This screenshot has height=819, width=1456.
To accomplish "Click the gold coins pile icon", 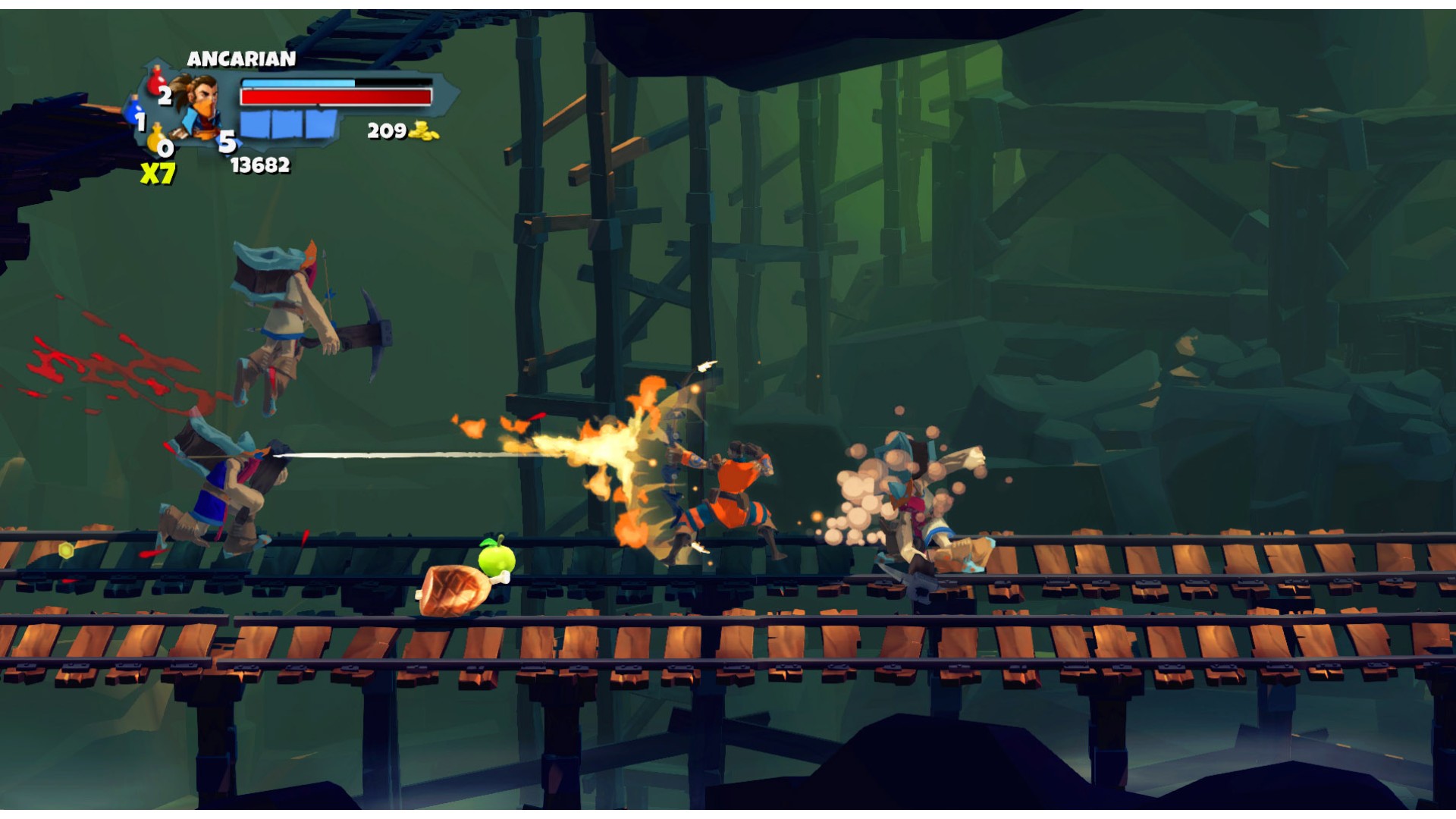I will [x=424, y=131].
